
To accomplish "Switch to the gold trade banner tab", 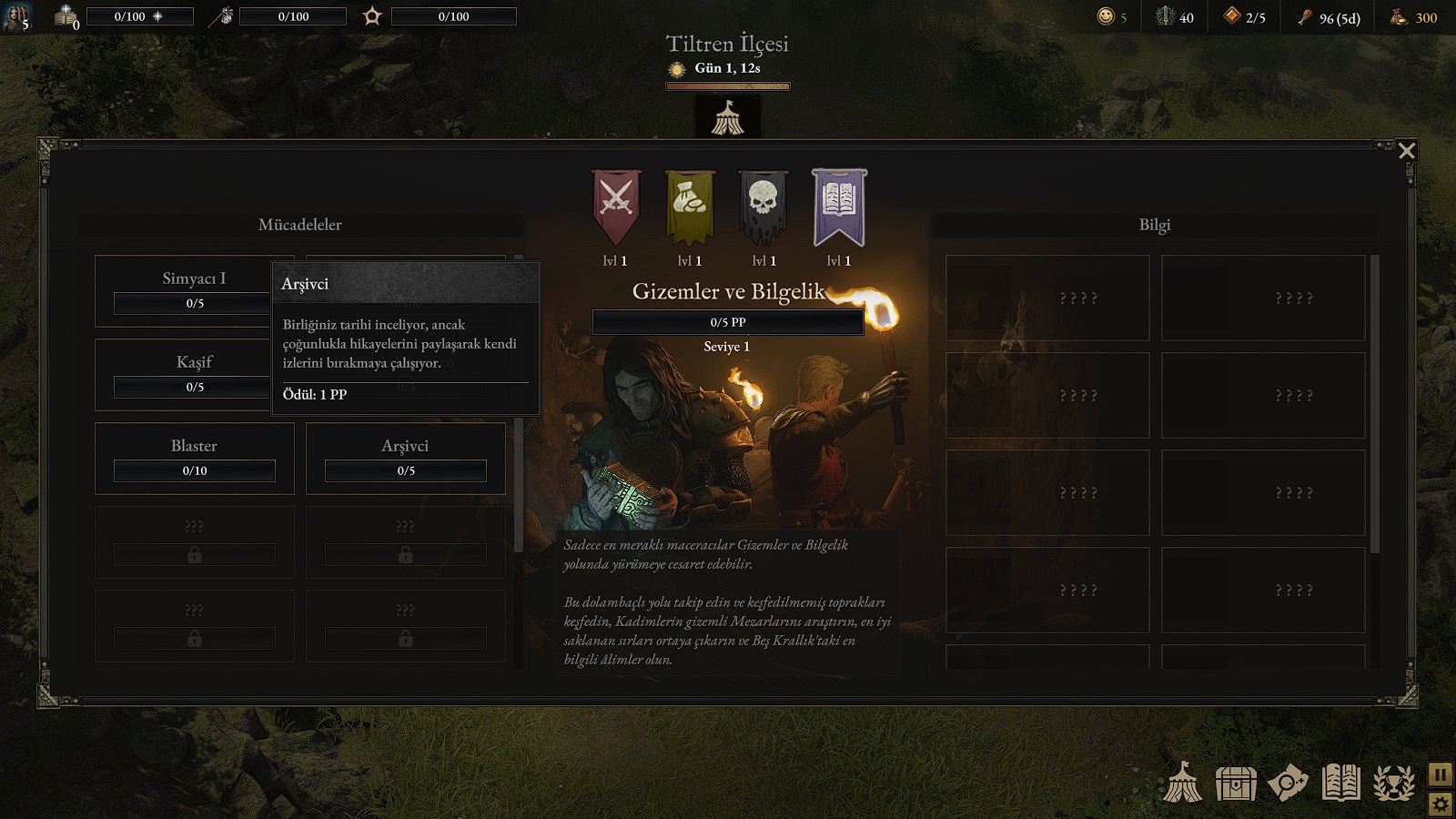I will (x=690, y=206).
